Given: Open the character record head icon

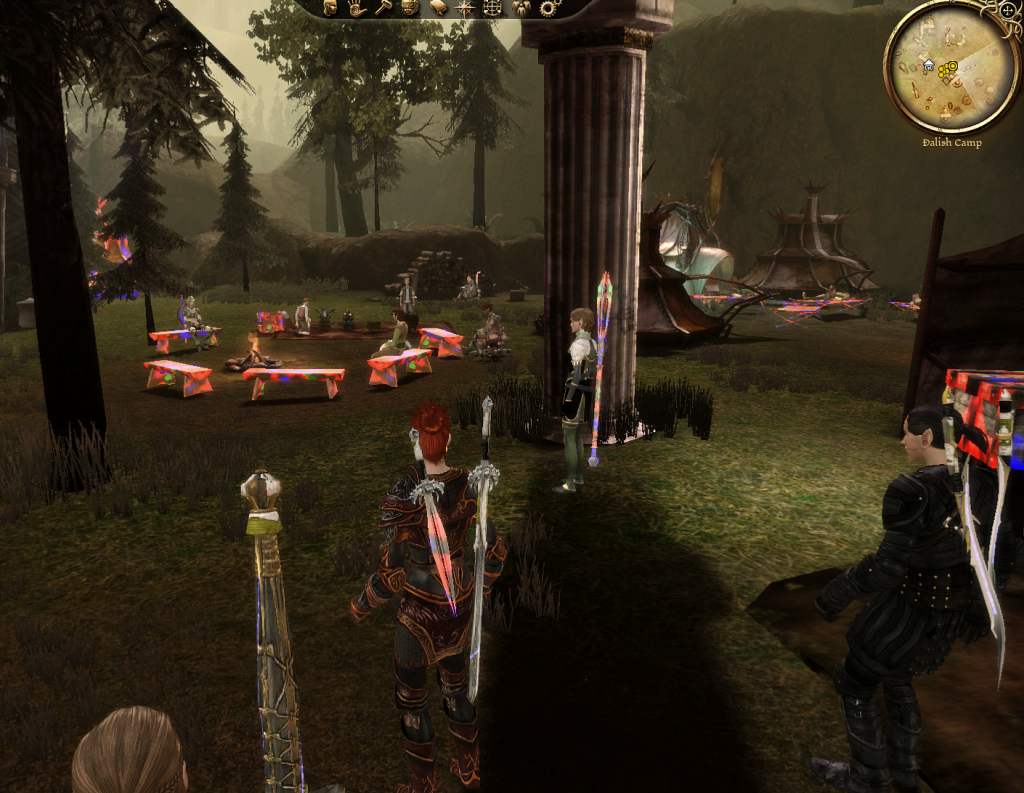Looking at the screenshot, I should tap(330, 8).
